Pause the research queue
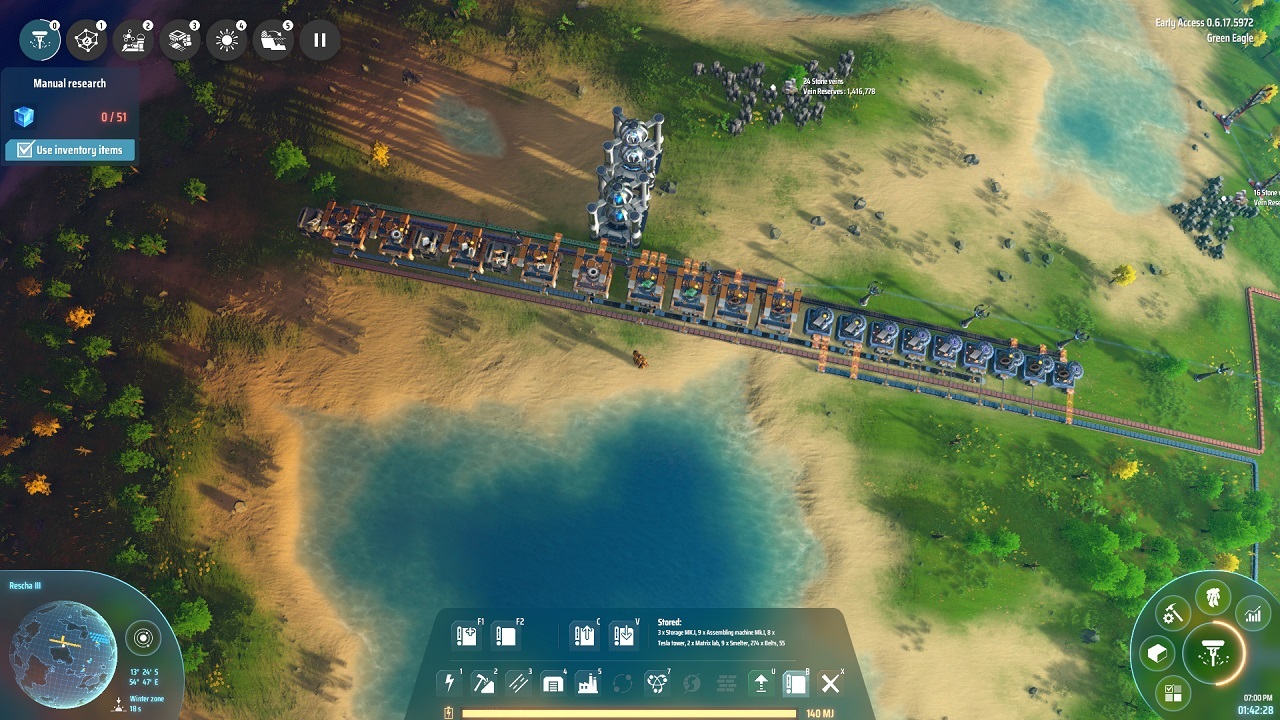 (320, 40)
